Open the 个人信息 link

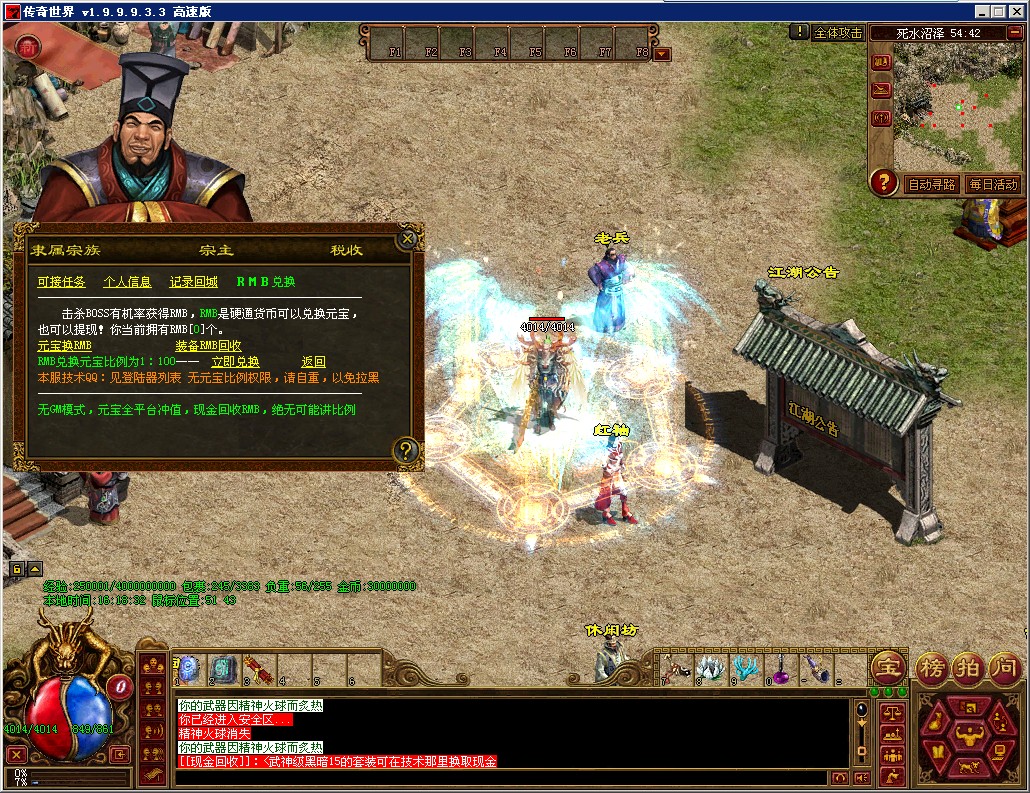point(127,282)
